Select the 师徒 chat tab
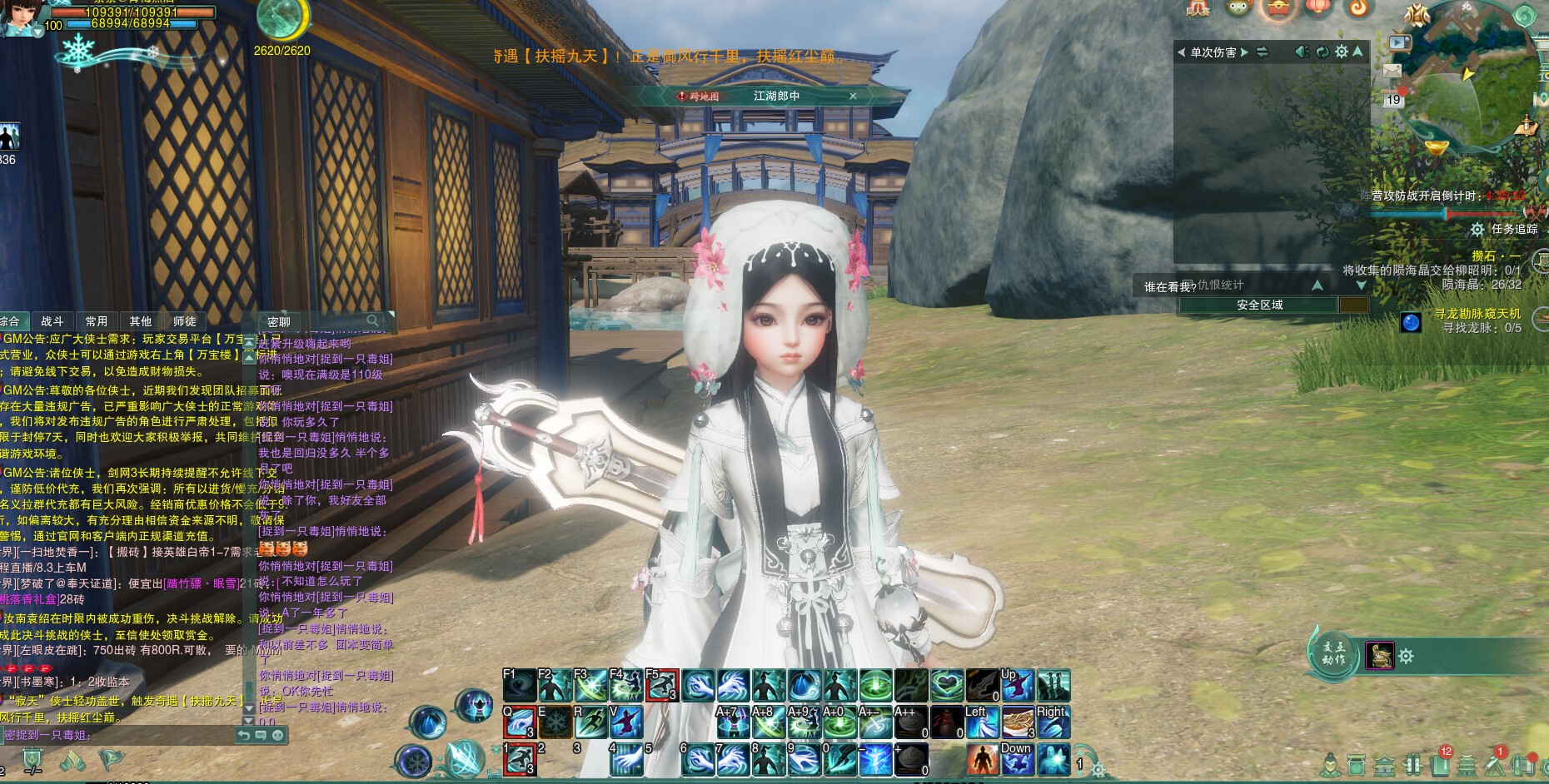The width and height of the screenshot is (1549, 784). [x=184, y=321]
